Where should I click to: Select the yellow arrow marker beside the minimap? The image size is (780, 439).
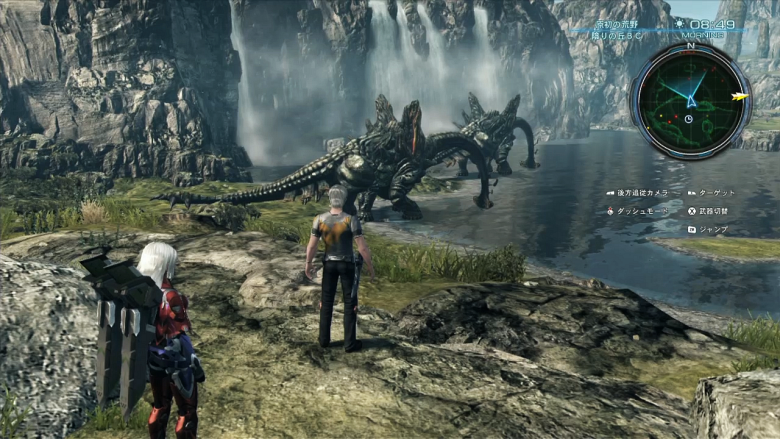(741, 97)
